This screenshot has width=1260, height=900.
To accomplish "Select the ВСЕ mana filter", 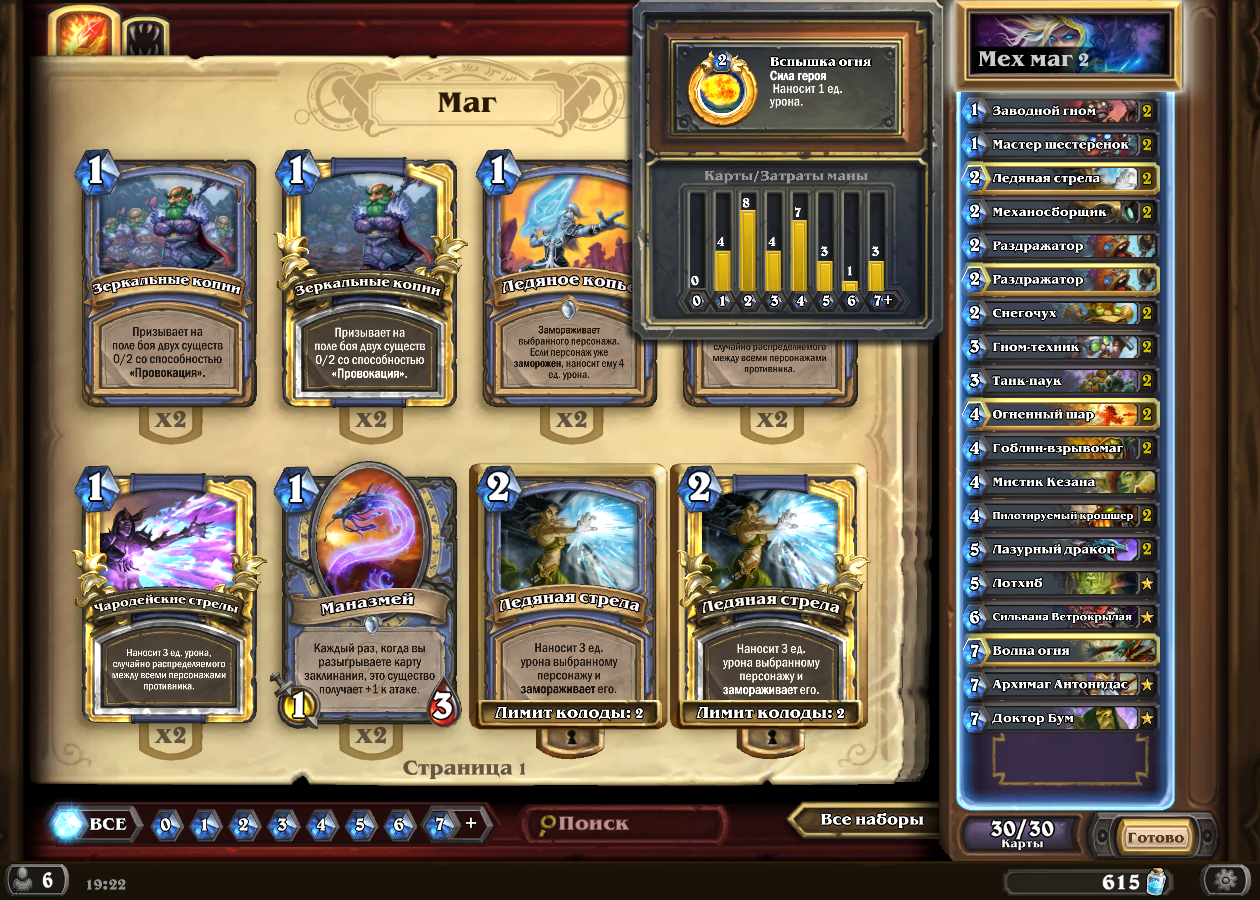I will tap(94, 824).
